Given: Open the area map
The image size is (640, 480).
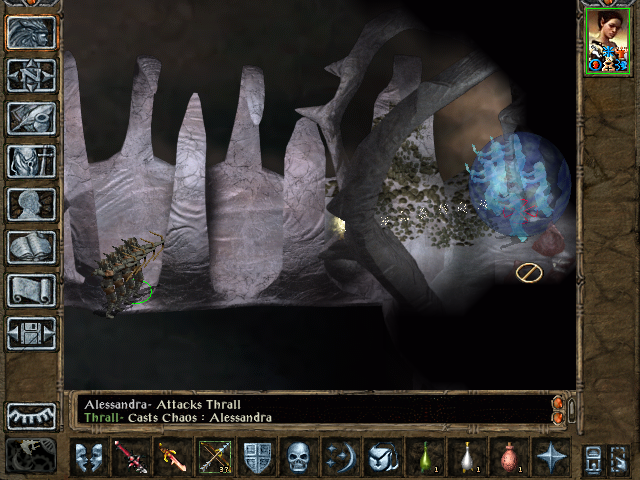Looking at the screenshot, I should 31,75.
